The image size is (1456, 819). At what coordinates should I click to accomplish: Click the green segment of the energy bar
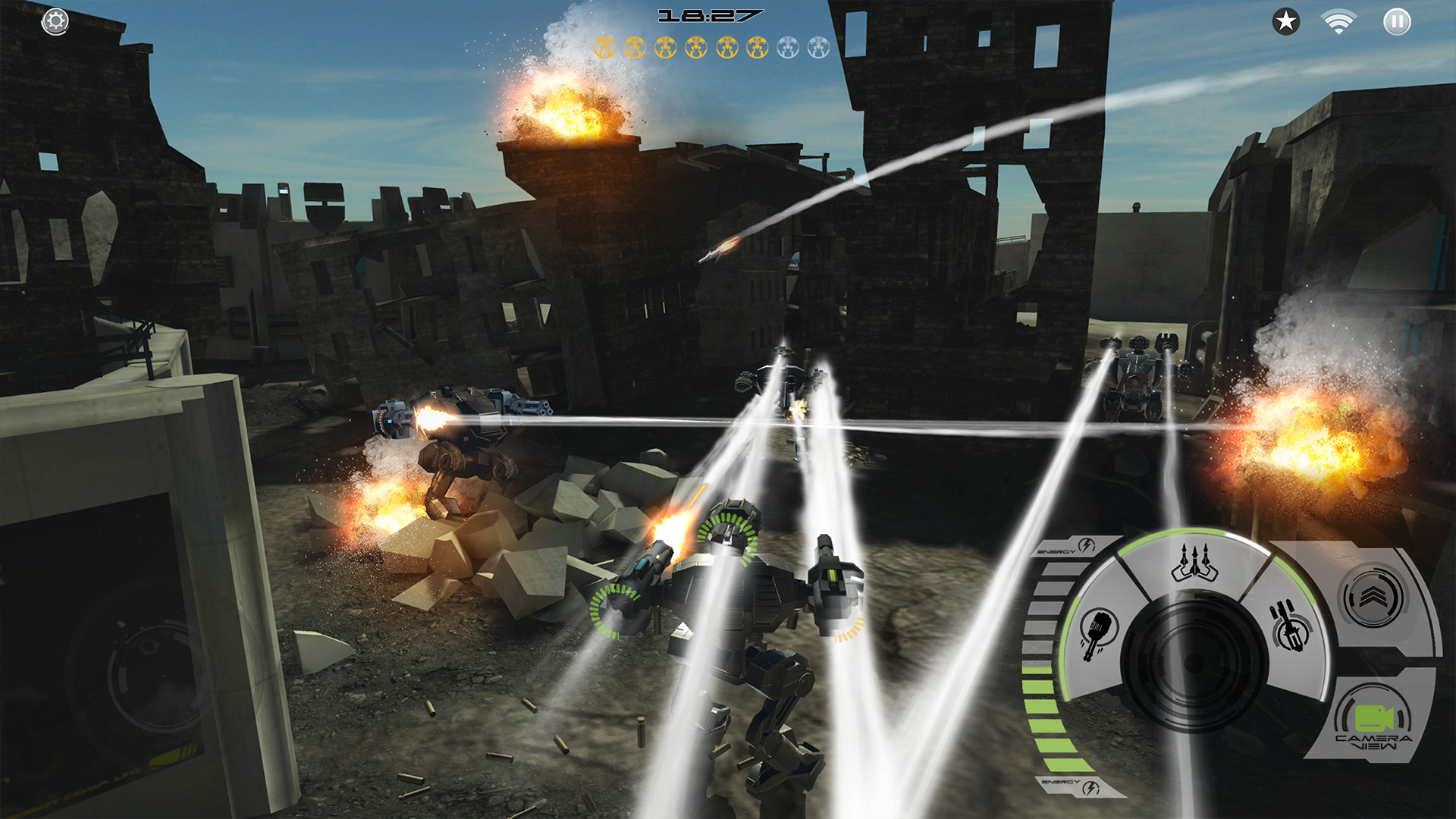(1043, 704)
